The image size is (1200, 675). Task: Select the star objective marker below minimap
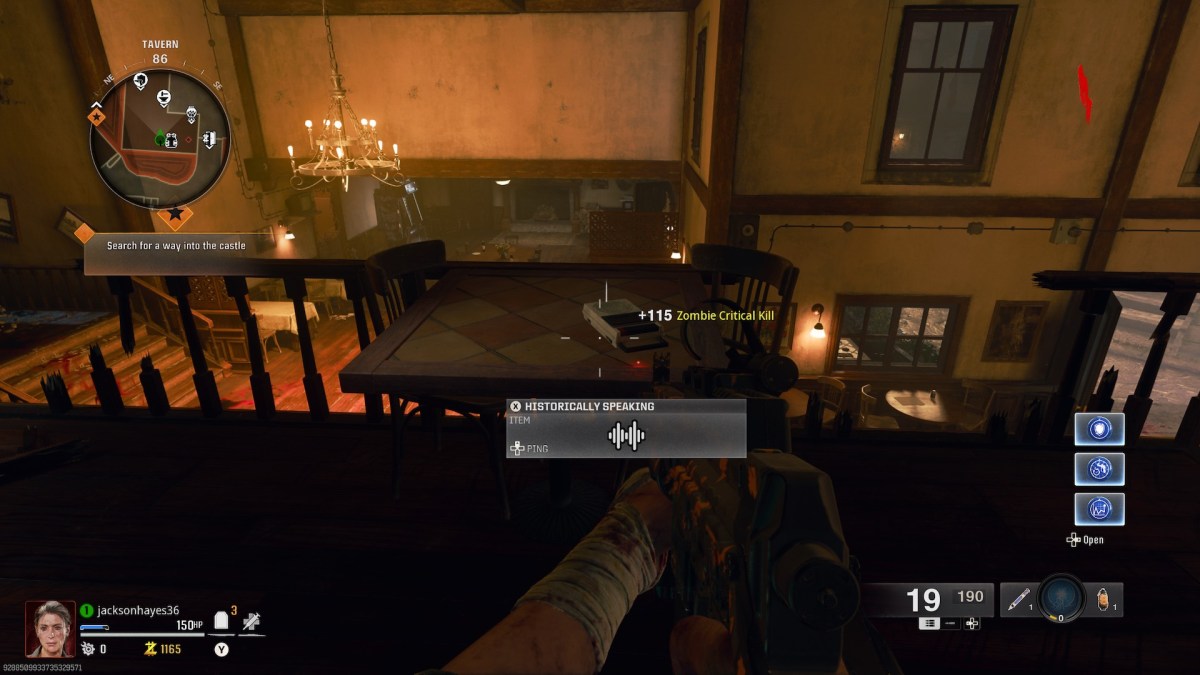[x=176, y=213]
